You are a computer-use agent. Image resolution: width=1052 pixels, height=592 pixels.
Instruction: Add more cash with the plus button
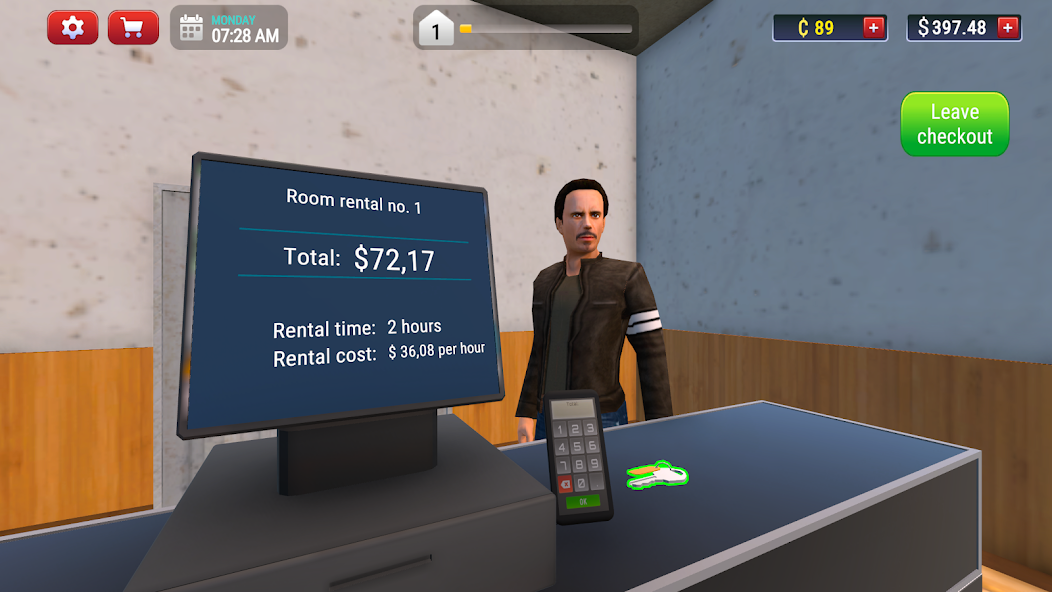coord(1009,28)
